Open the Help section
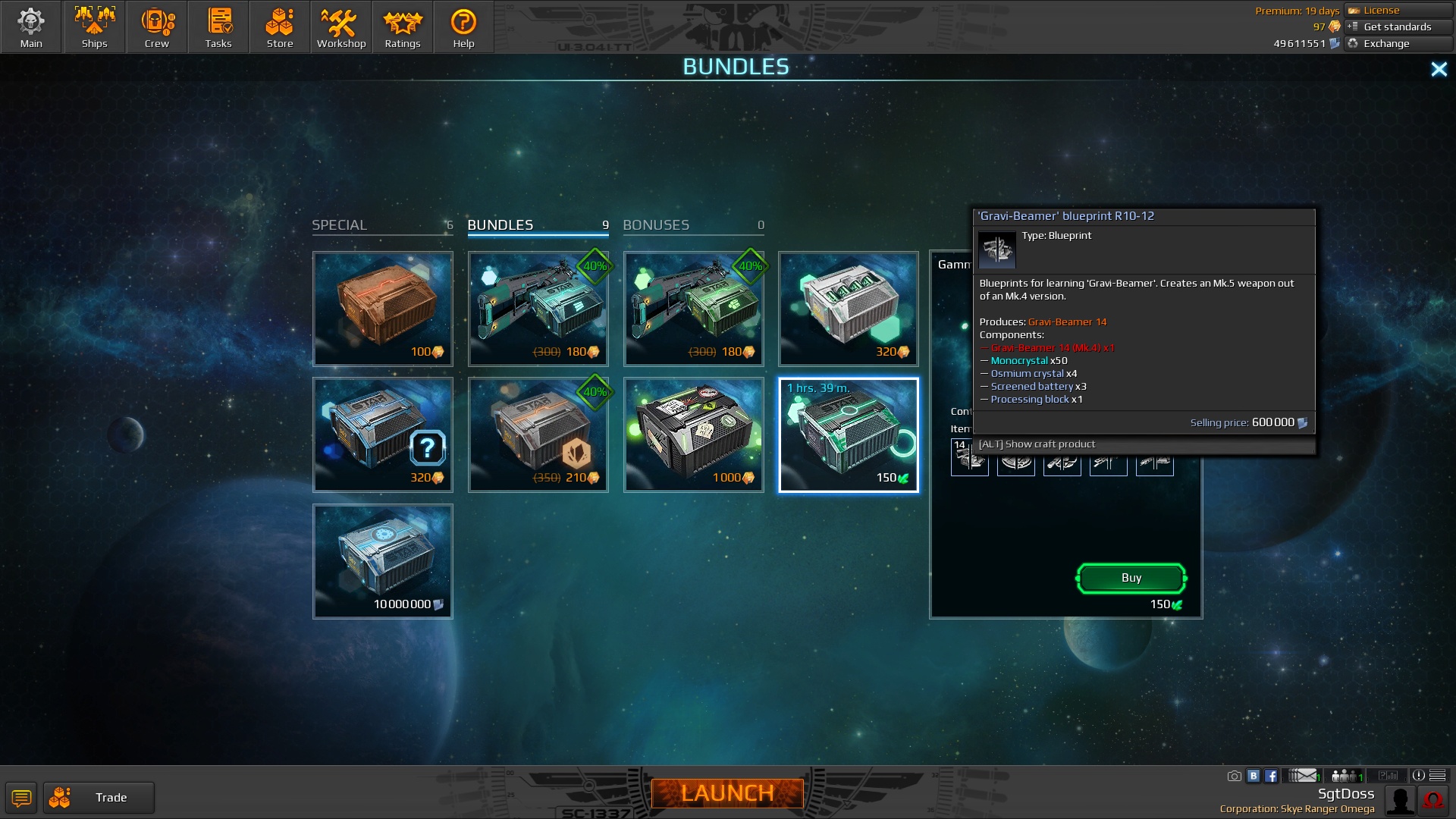This screenshot has width=1456, height=819. click(x=463, y=27)
